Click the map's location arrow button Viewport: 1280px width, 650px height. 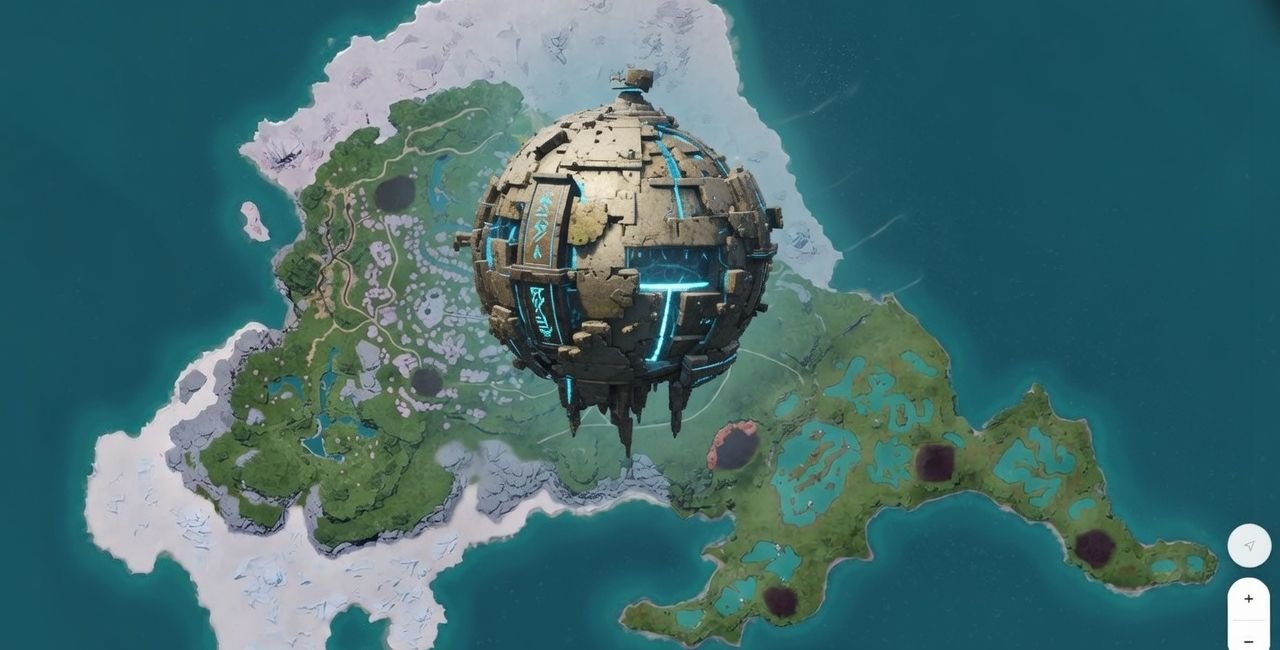coord(1249,546)
